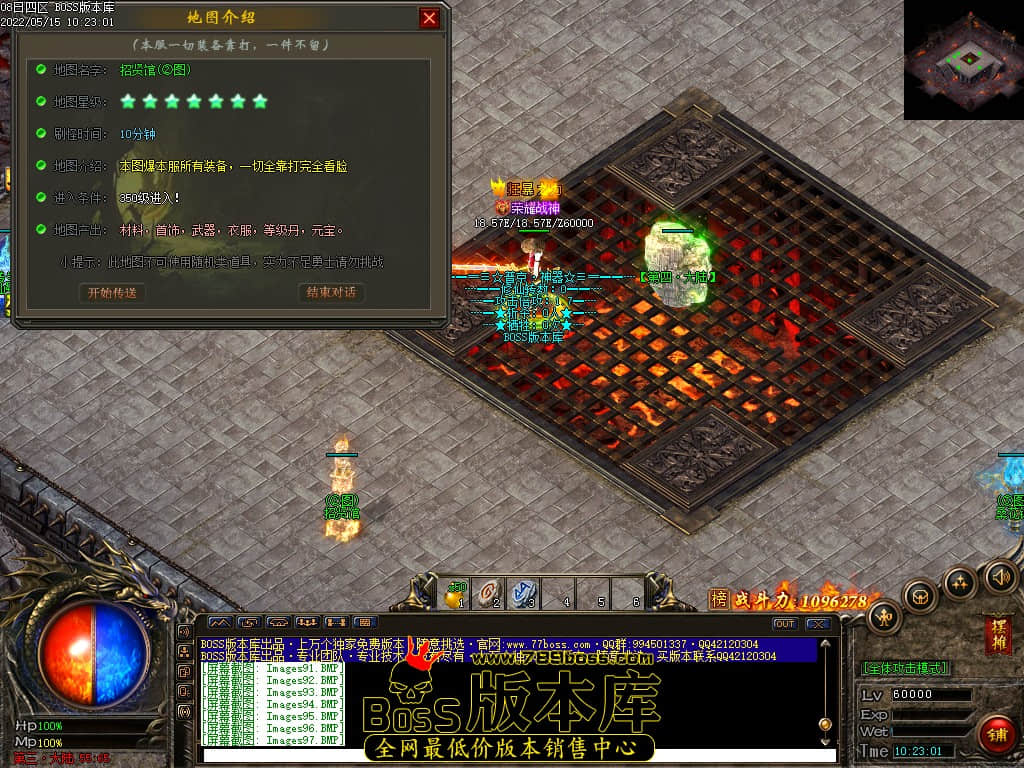
Task: Toggle the sound speaker button
Action: click(1000, 575)
